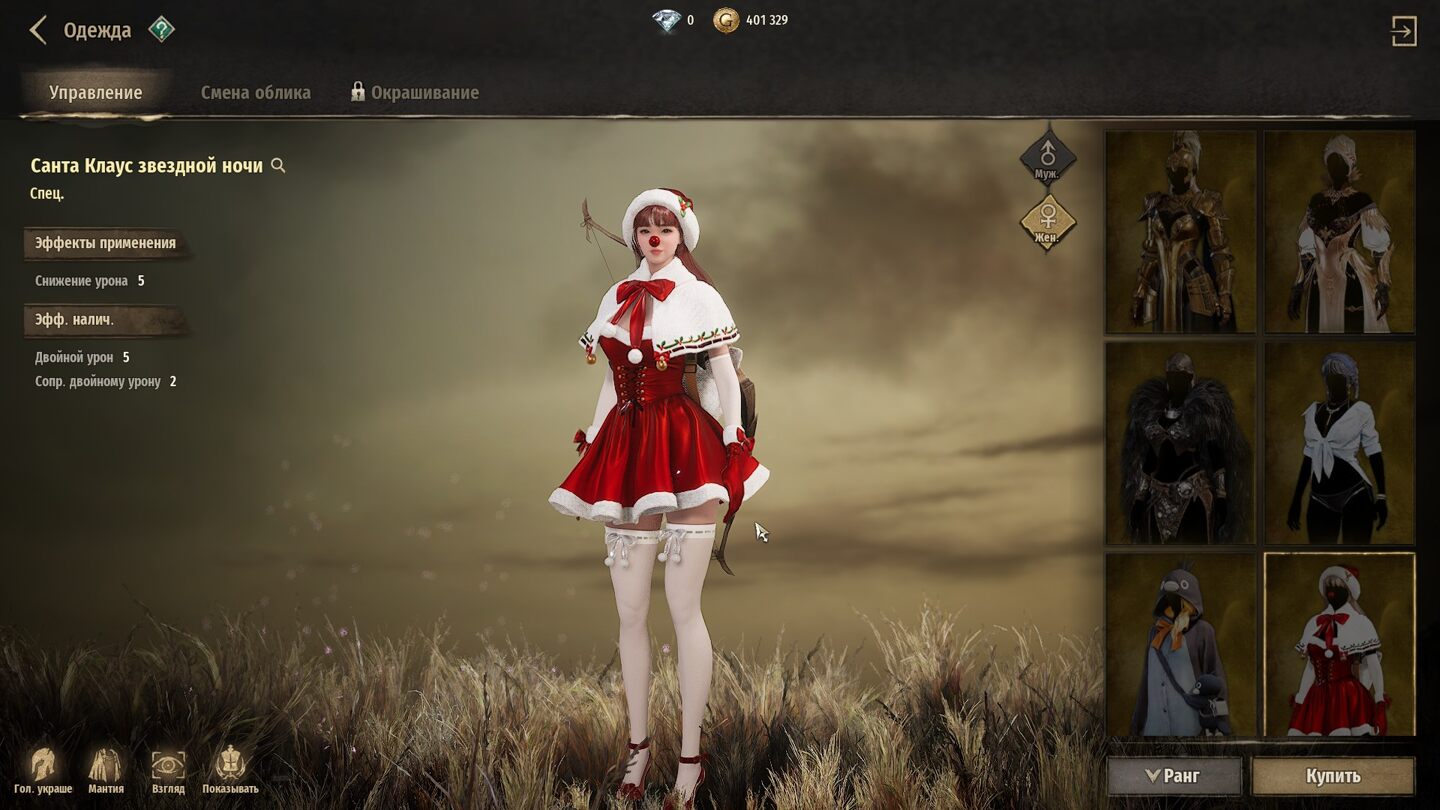Select the locked Окрашивание tab

click(415, 93)
